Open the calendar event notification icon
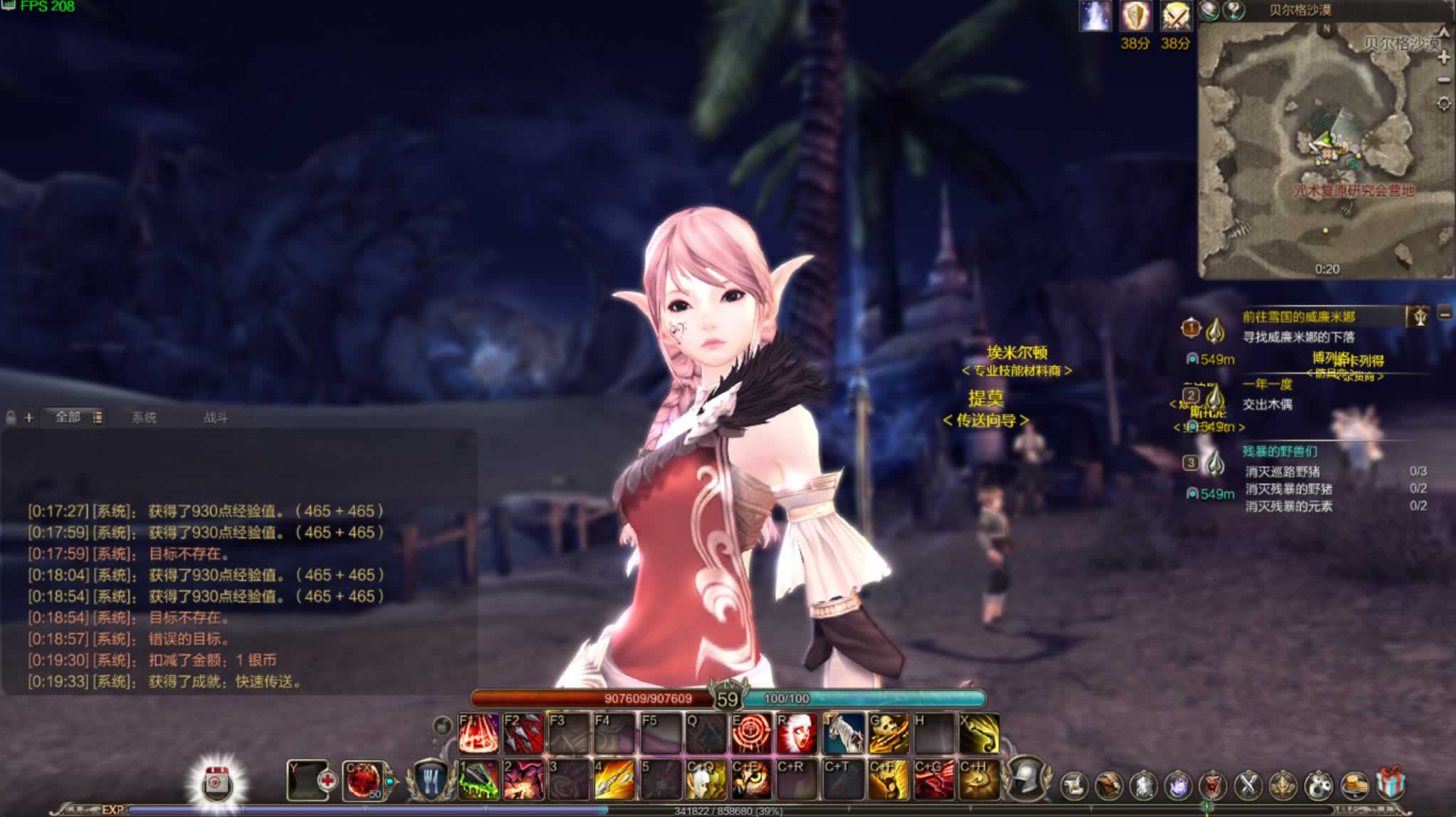1456x817 pixels. (216, 783)
